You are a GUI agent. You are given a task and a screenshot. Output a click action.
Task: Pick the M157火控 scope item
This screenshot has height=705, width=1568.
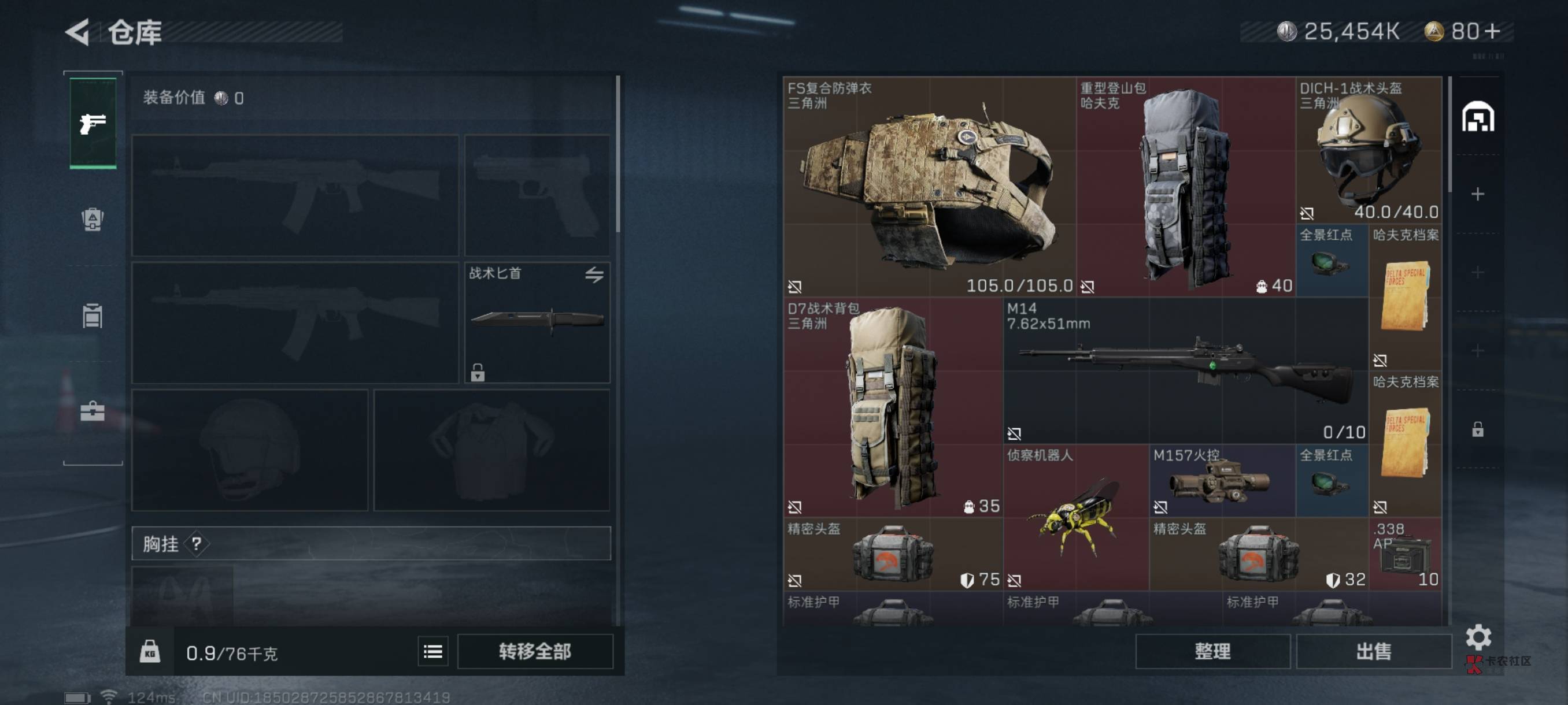[x=1222, y=481]
